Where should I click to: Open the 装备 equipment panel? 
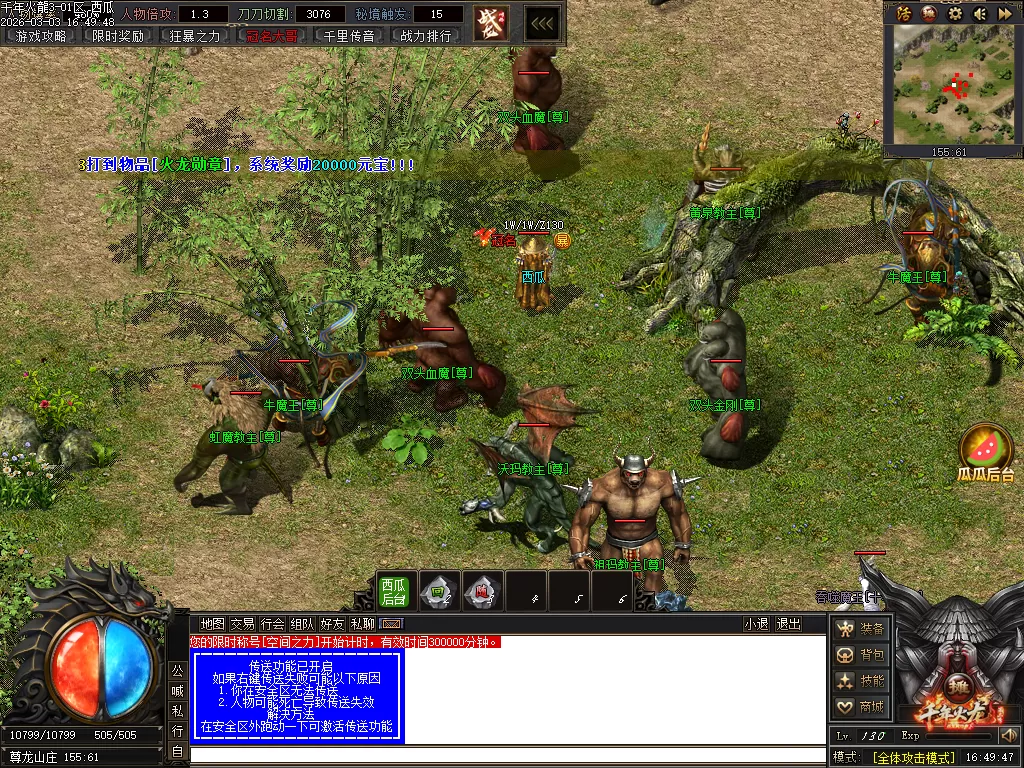click(x=861, y=629)
